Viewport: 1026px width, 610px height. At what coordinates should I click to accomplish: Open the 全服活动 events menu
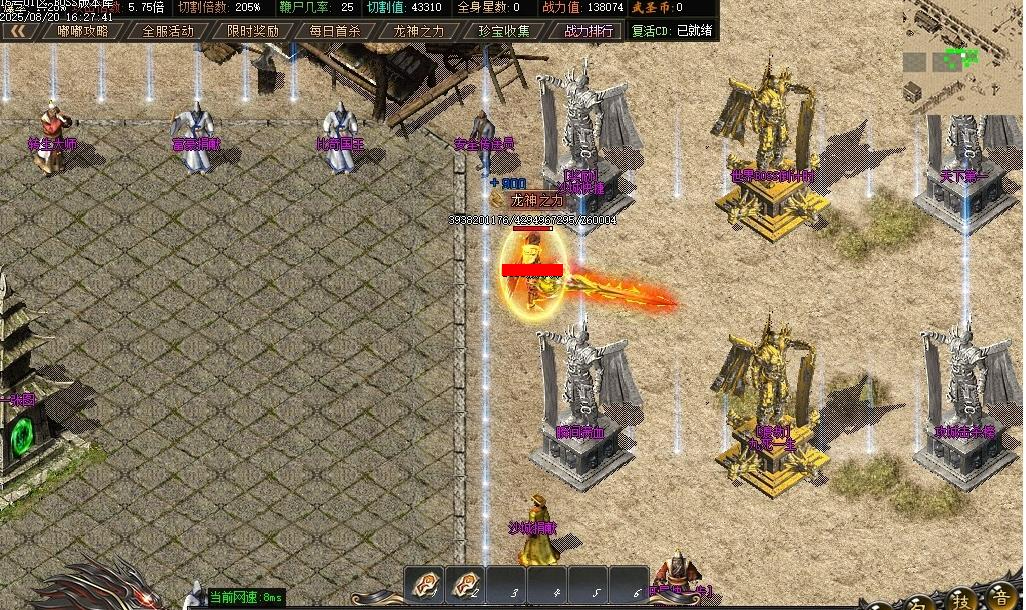(168, 30)
